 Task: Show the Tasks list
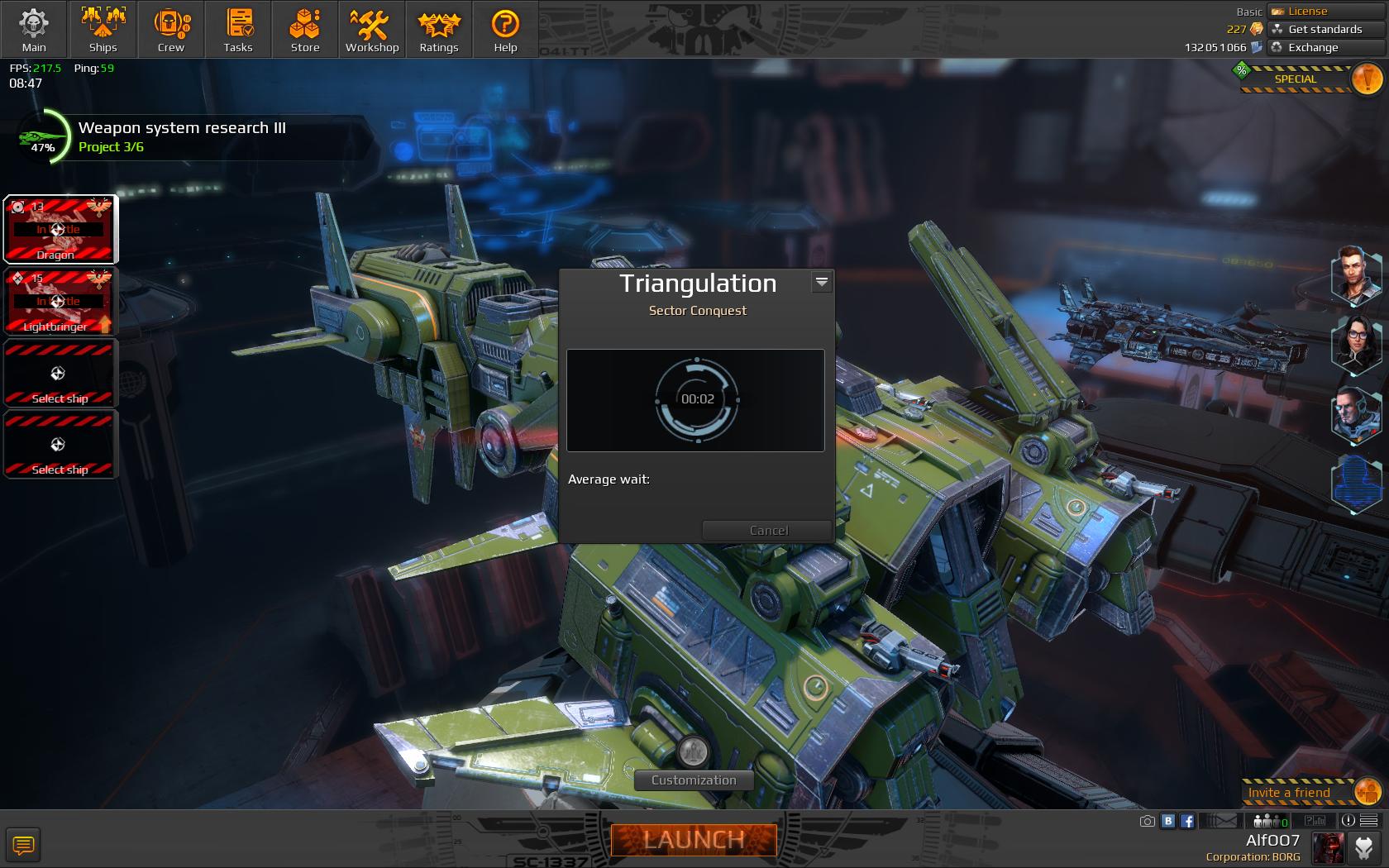238,30
